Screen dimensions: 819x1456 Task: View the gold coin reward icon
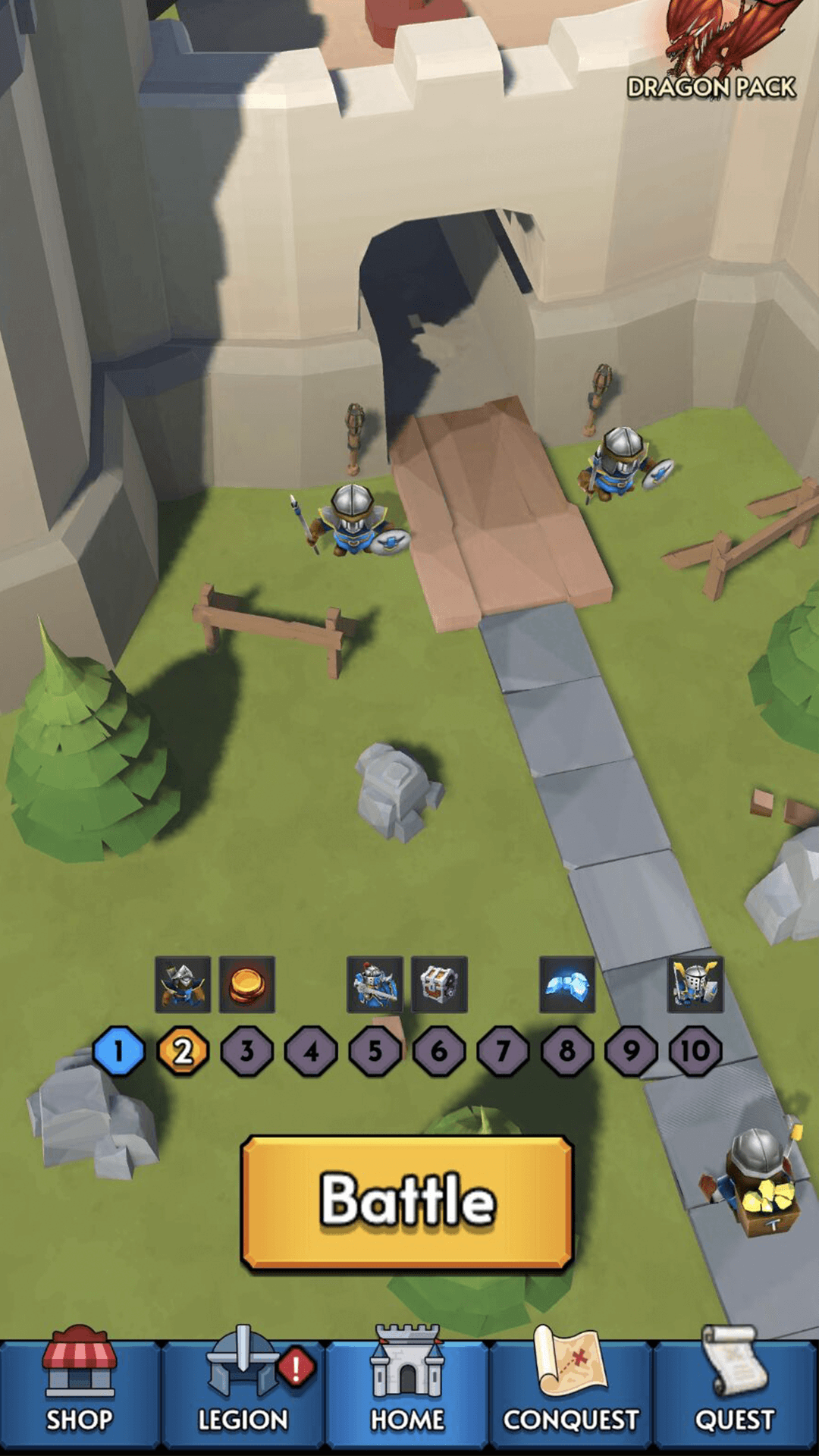click(x=247, y=984)
